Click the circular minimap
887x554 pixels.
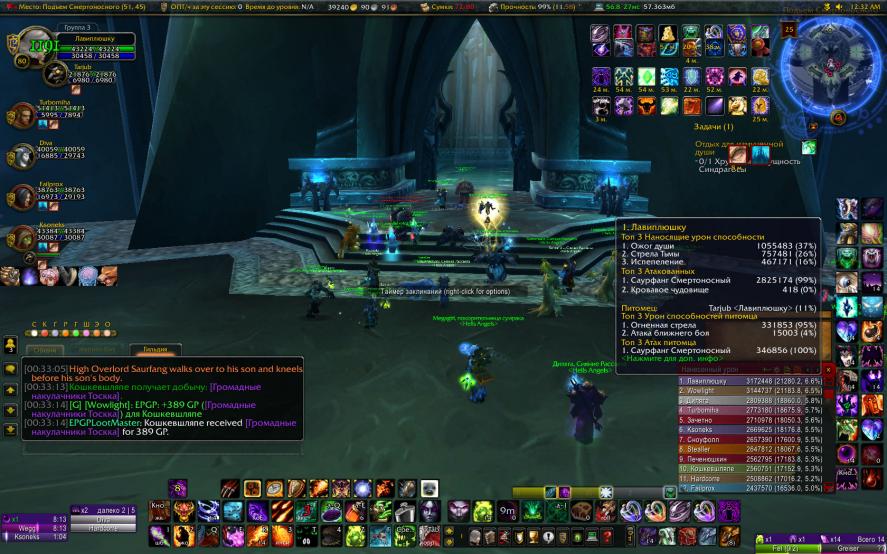829,63
